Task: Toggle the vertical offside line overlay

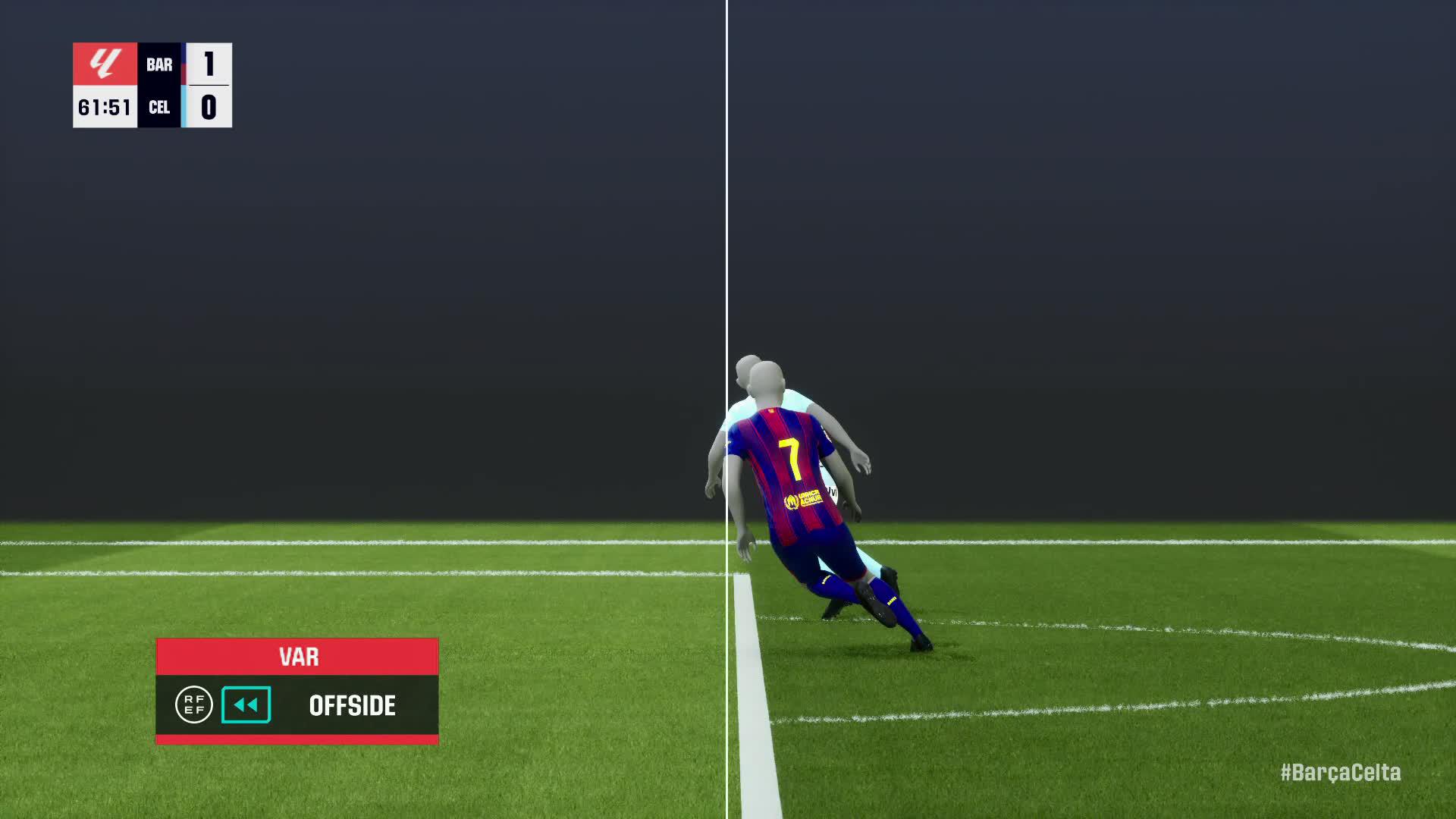Action: point(727,227)
